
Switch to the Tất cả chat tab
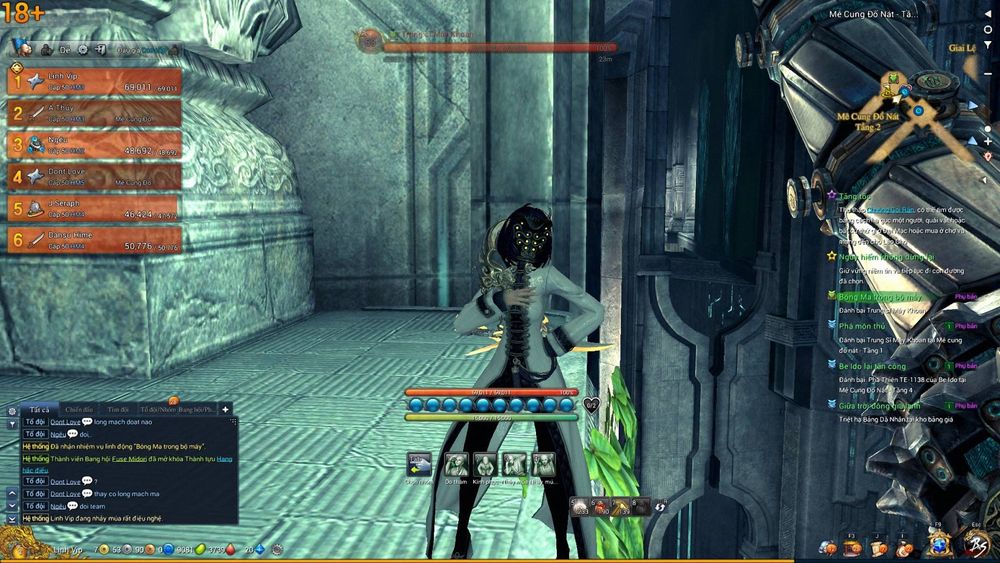tap(39, 409)
